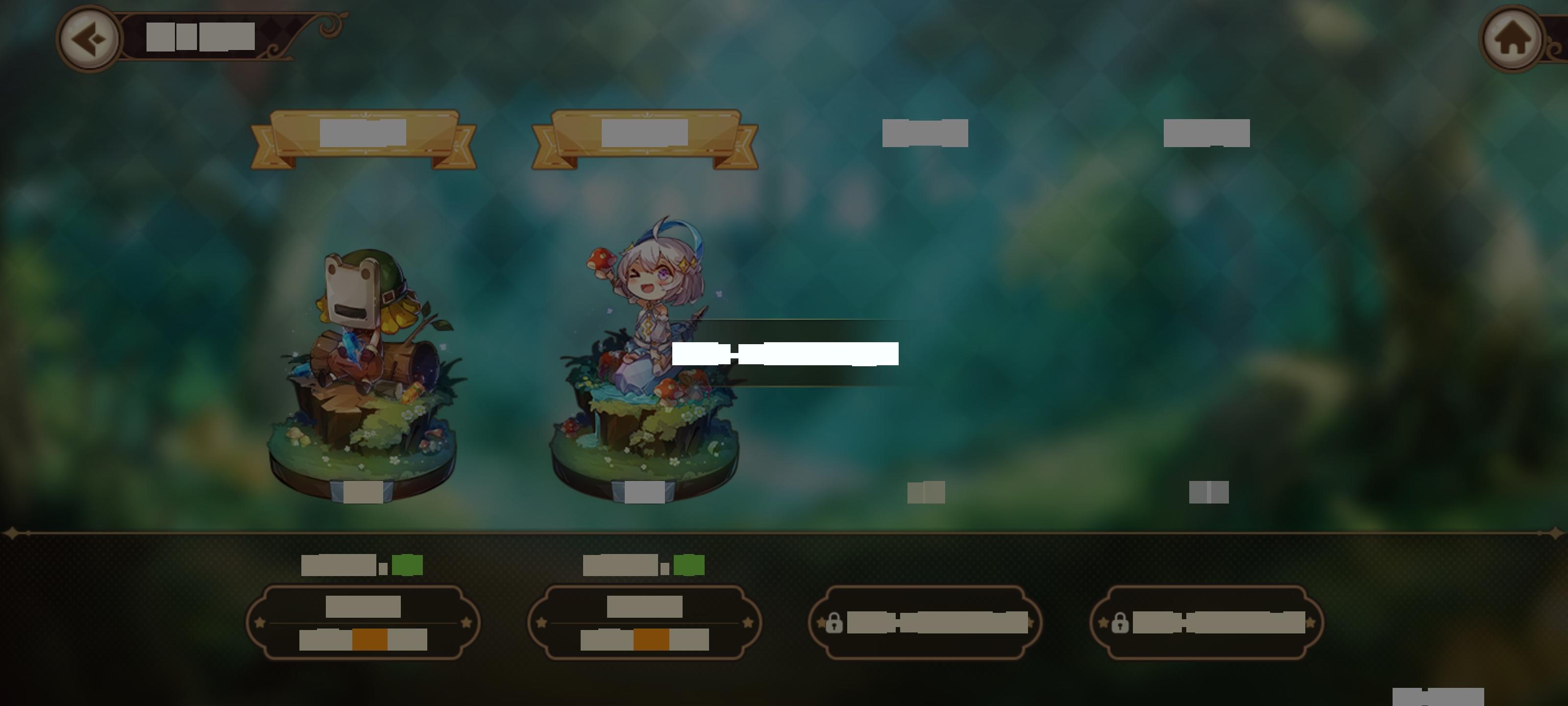Open the third locked figurine card
1568x706 pixels.
click(x=928, y=623)
